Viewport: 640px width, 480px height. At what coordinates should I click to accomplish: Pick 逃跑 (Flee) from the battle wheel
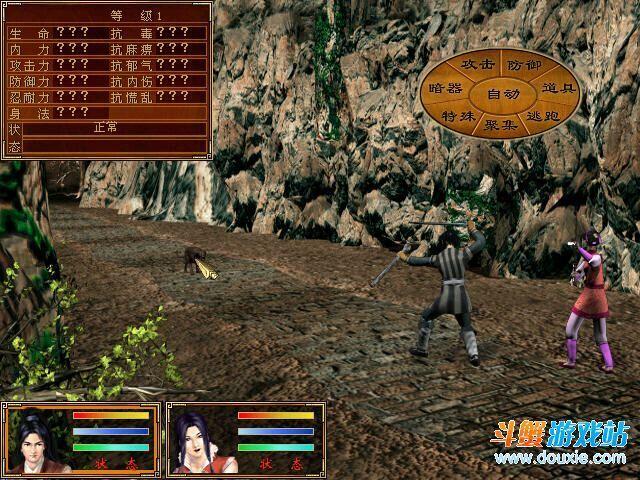click(x=543, y=117)
